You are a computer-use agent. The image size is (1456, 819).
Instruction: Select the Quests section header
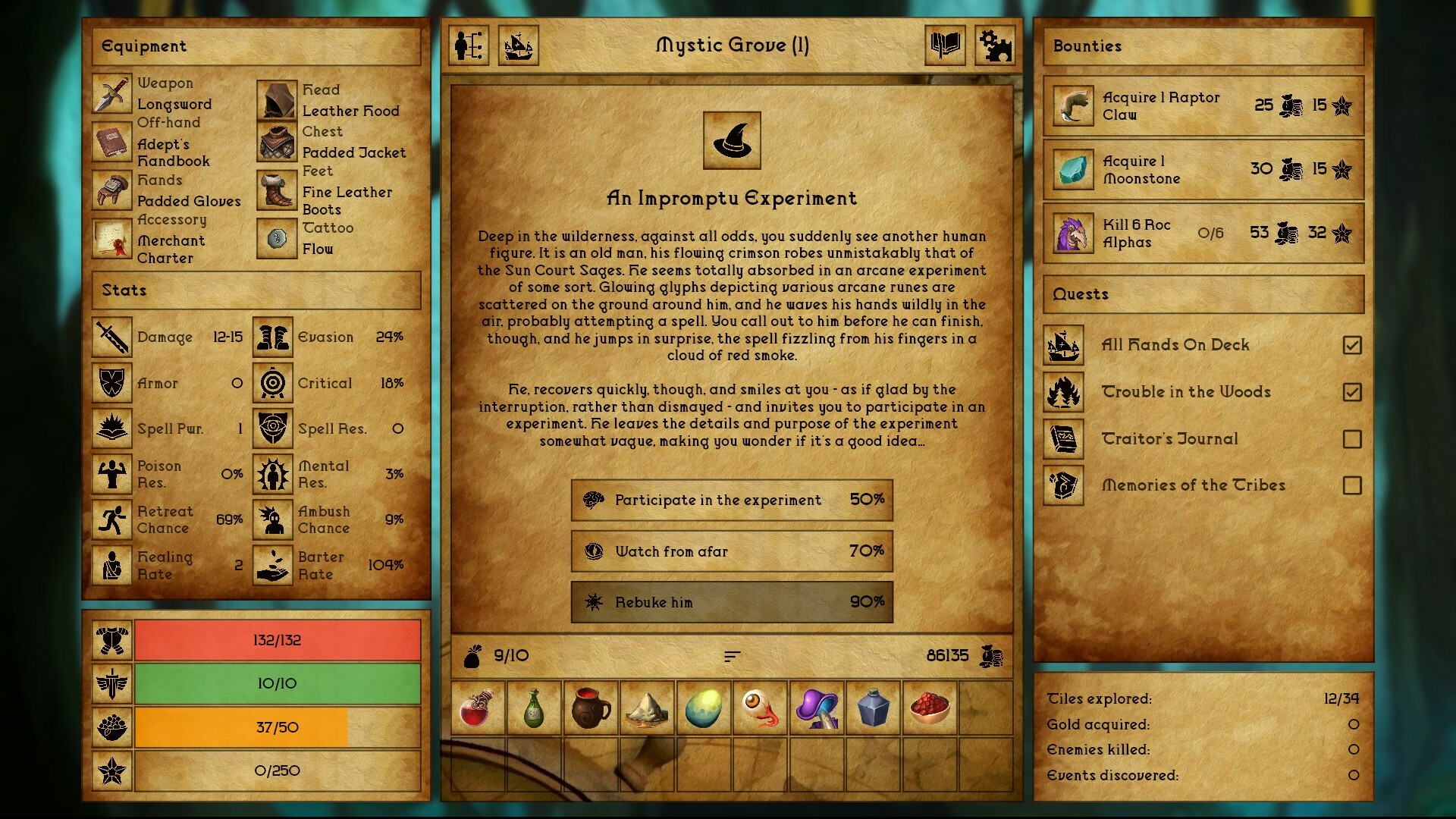[x=1203, y=294]
